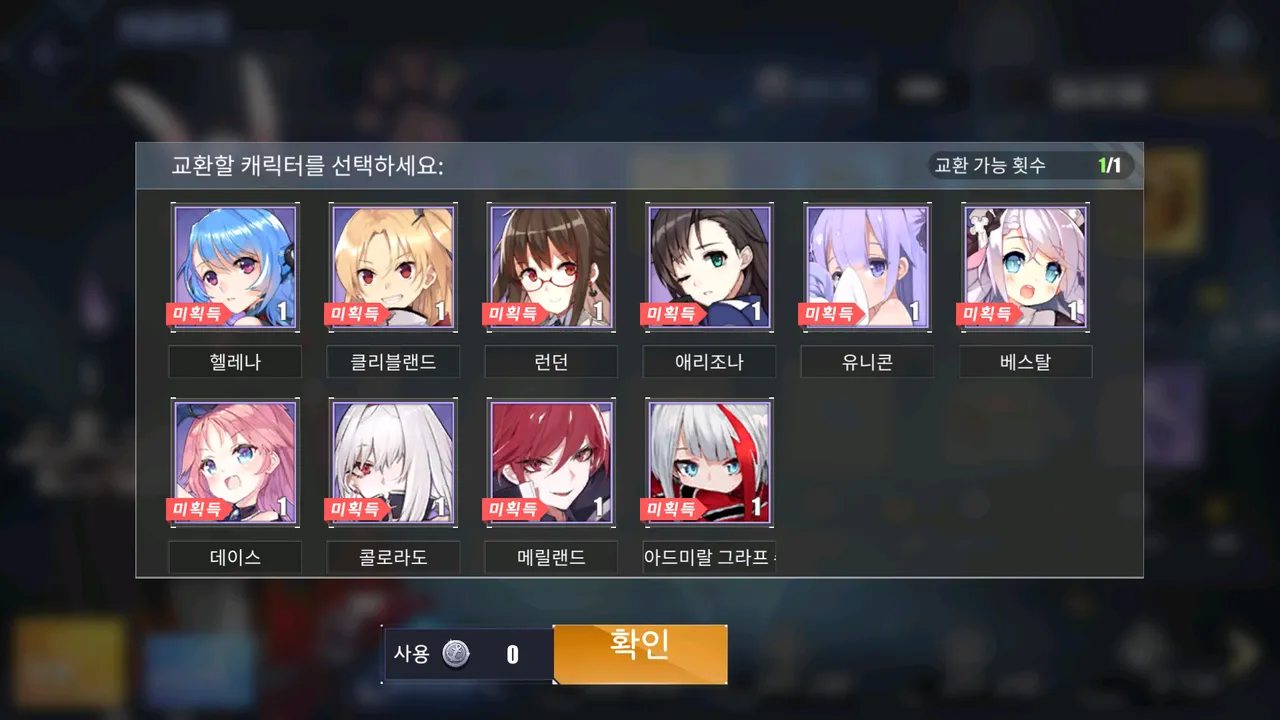This screenshot has width=1280, height=720.
Task: Select the 콜로라도 character portrait
Action: click(393, 460)
